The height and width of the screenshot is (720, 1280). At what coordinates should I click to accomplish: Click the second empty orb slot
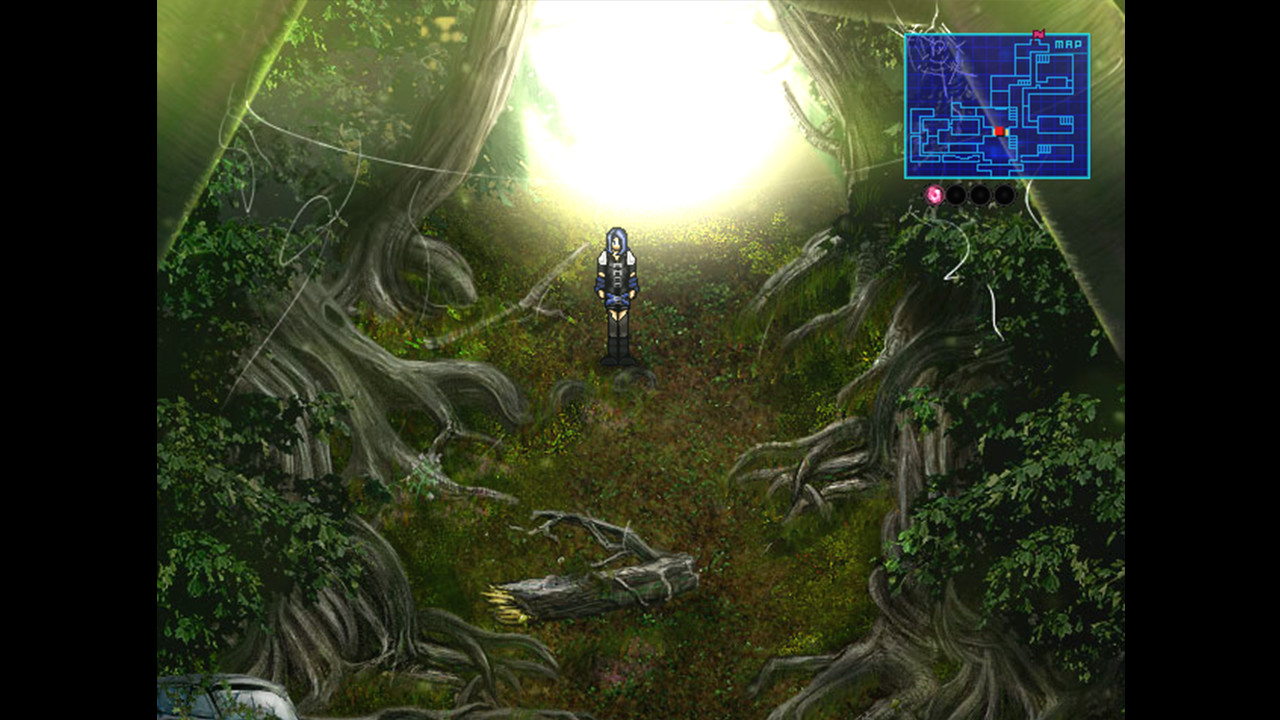coord(981,195)
